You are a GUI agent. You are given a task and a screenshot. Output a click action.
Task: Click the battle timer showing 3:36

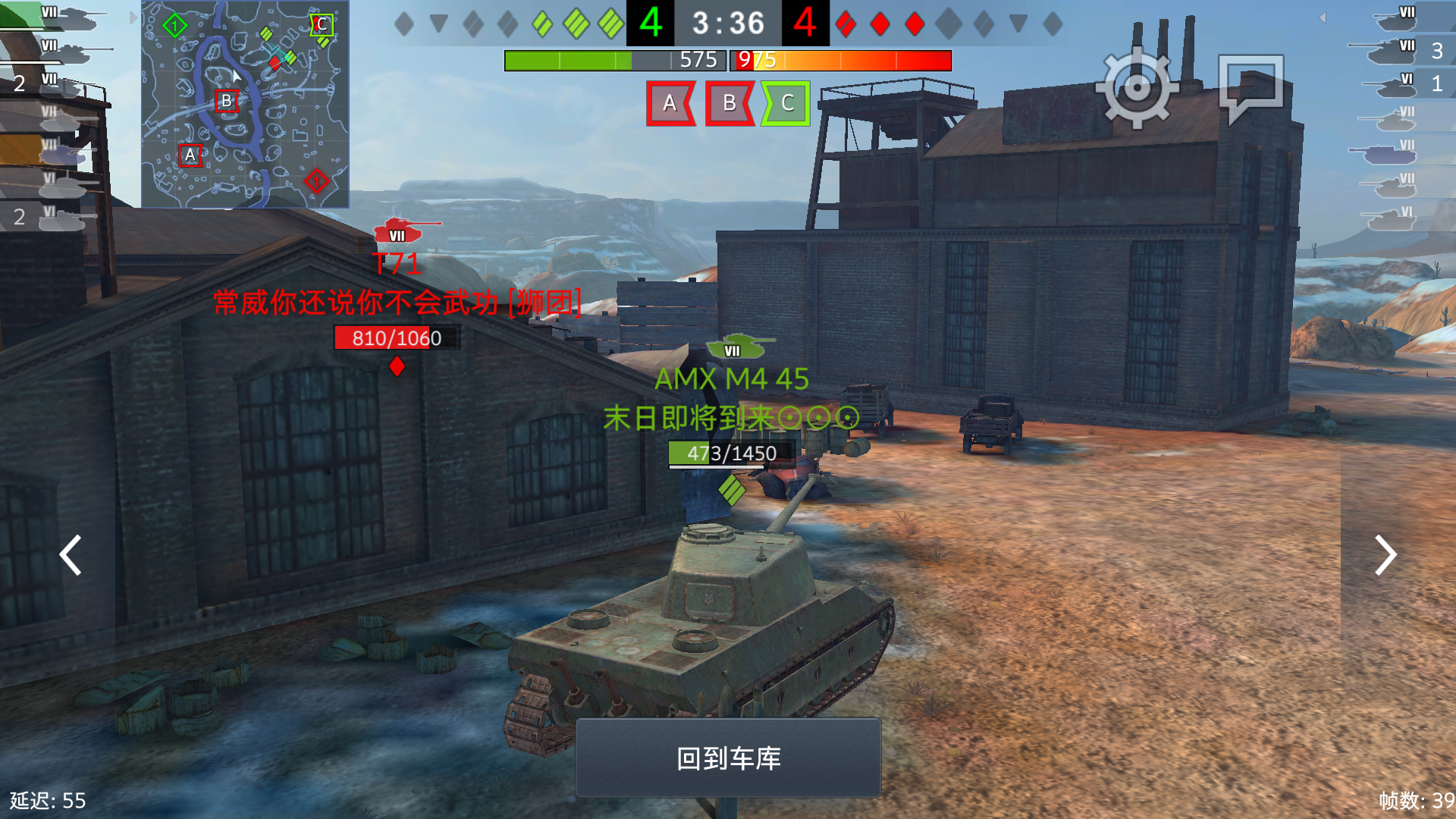[x=728, y=24]
